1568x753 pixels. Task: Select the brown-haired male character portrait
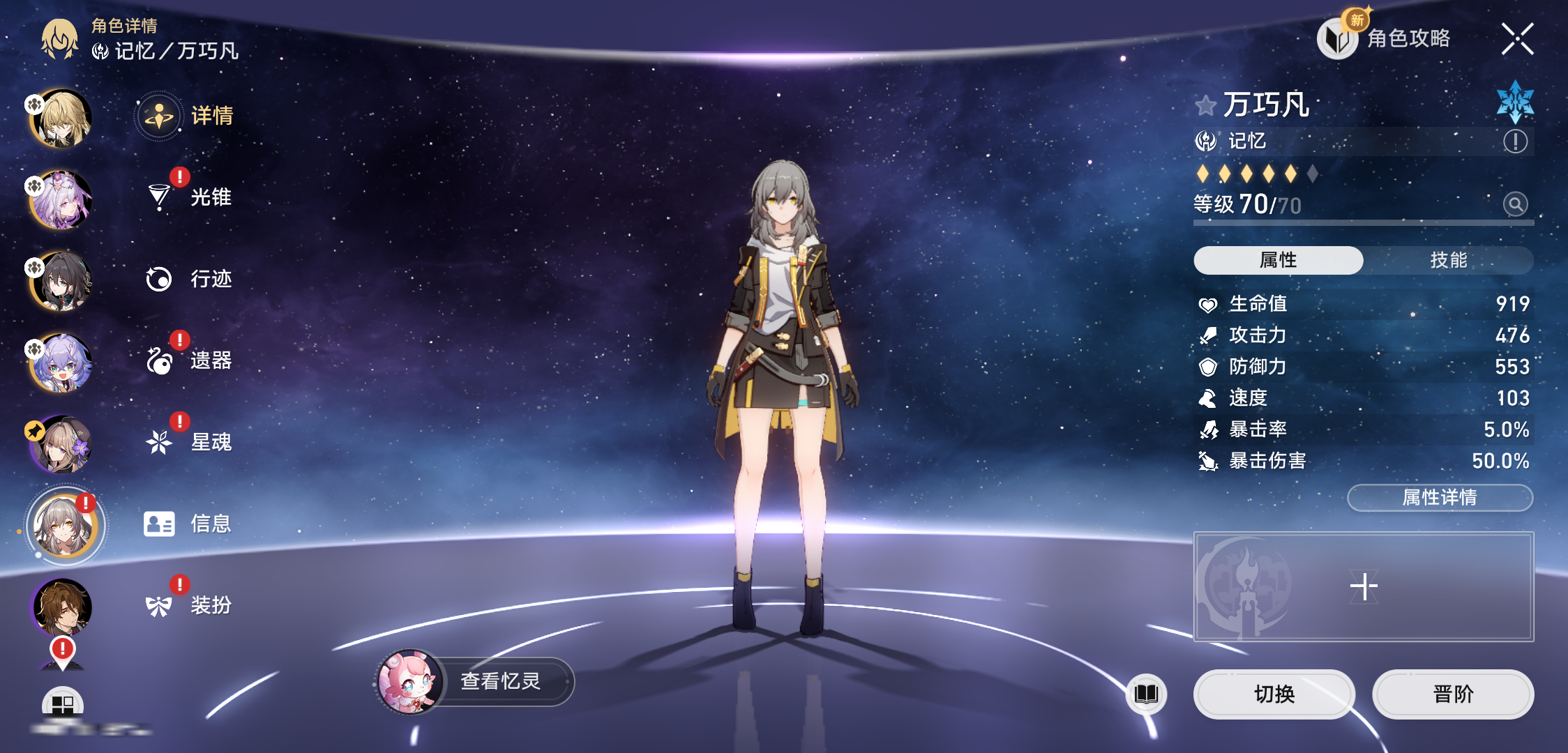tap(62, 607)
